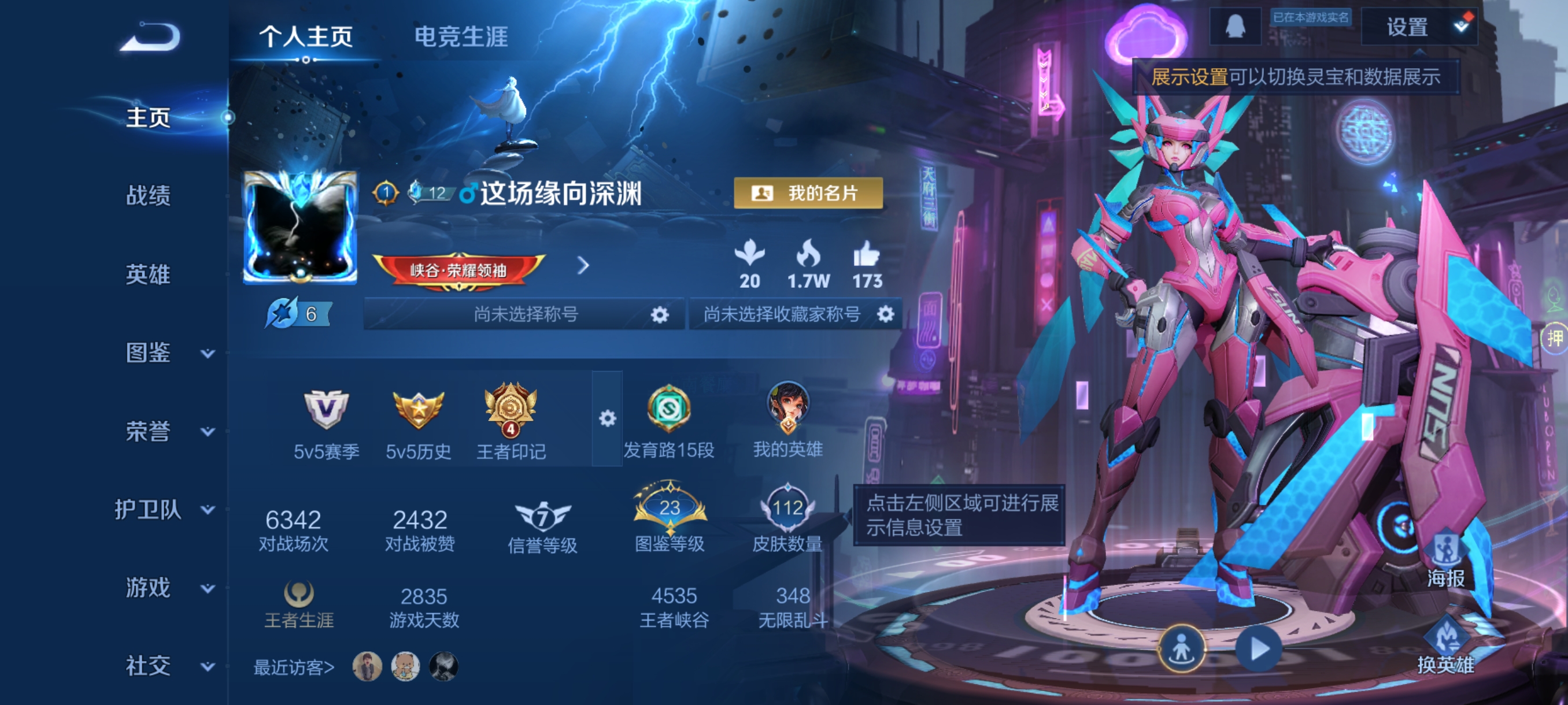Expand the 护卫队 menu entry
This screenshot has height=705, width=1568.
(164, 509)
